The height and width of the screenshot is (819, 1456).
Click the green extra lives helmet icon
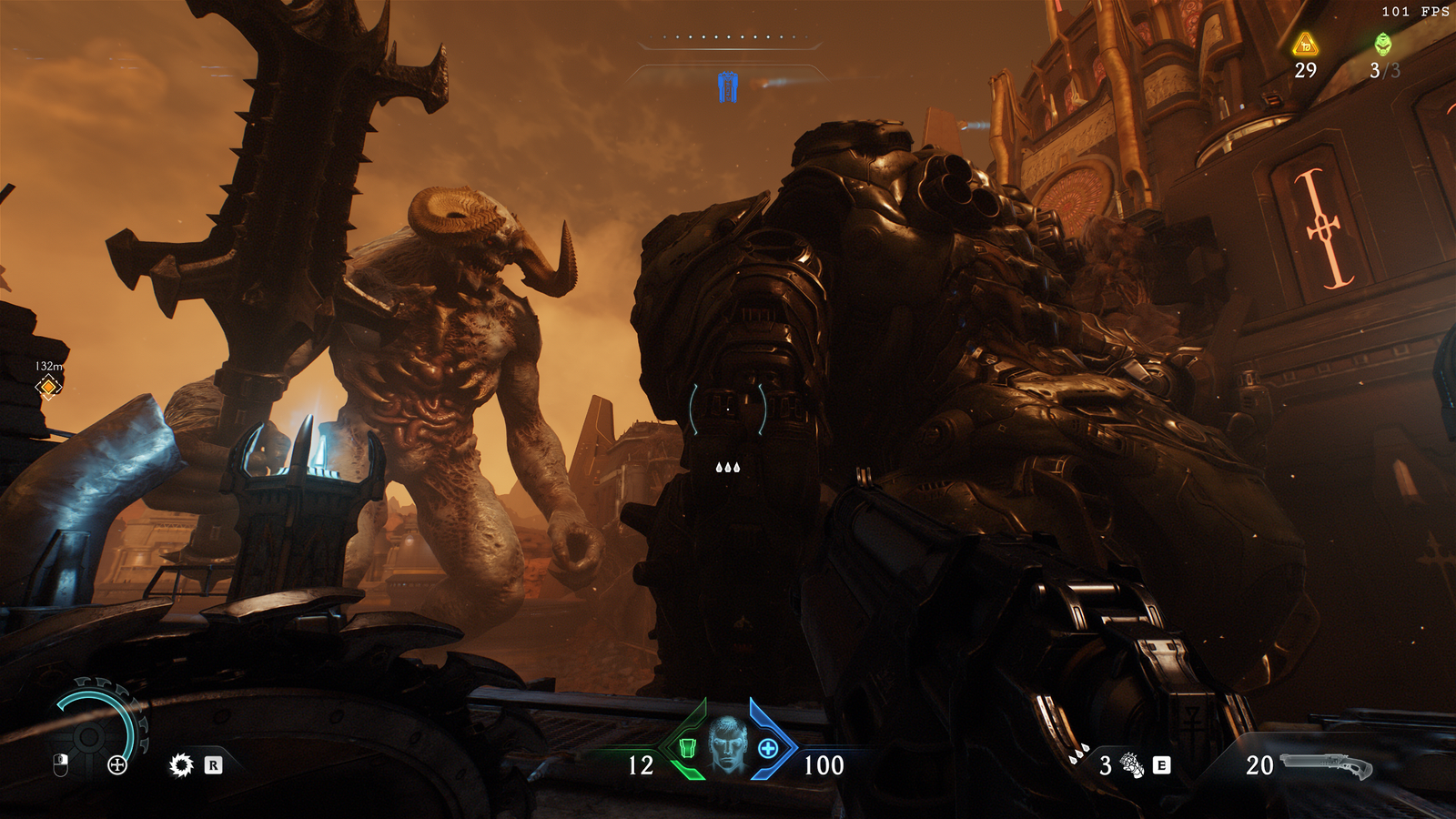pyautogui.click(x=1383, y=44)
